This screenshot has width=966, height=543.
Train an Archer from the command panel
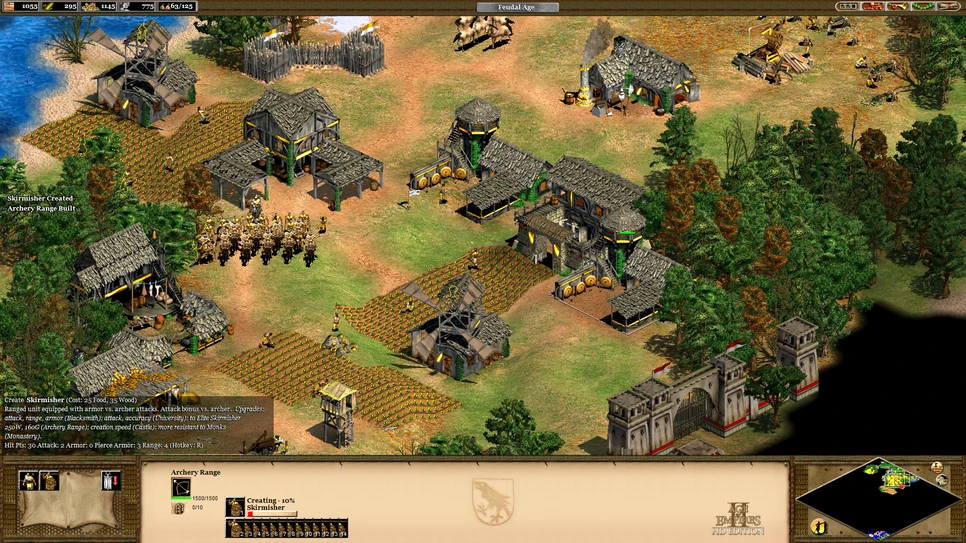pos(28,481)
